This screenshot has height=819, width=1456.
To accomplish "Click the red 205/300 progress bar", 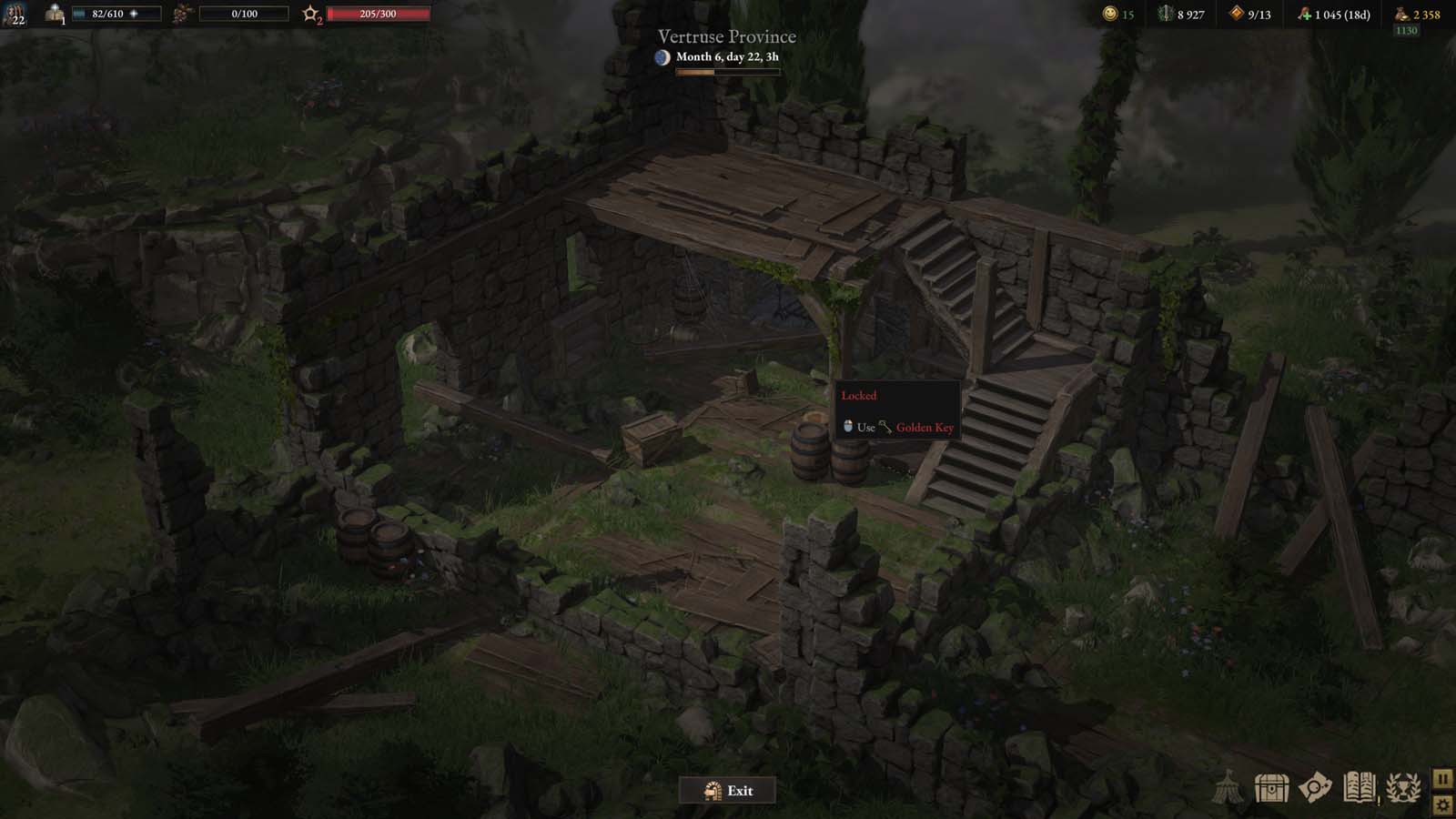I will (378, 13).
